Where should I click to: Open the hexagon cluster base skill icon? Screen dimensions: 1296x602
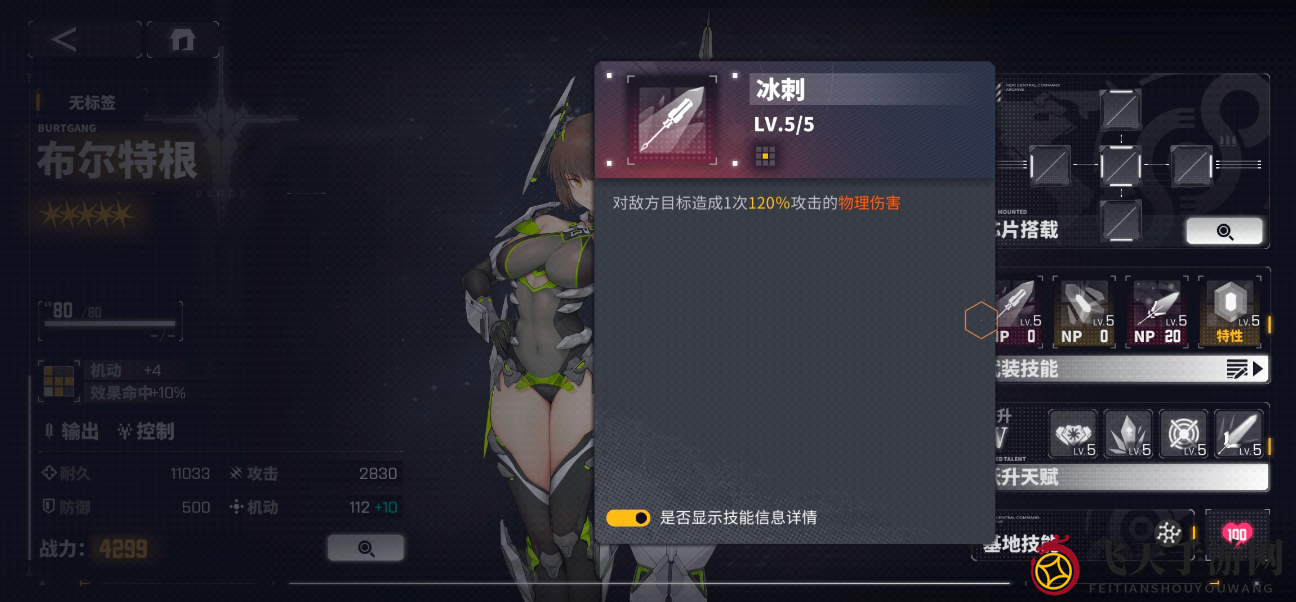tap(1167, 533)
